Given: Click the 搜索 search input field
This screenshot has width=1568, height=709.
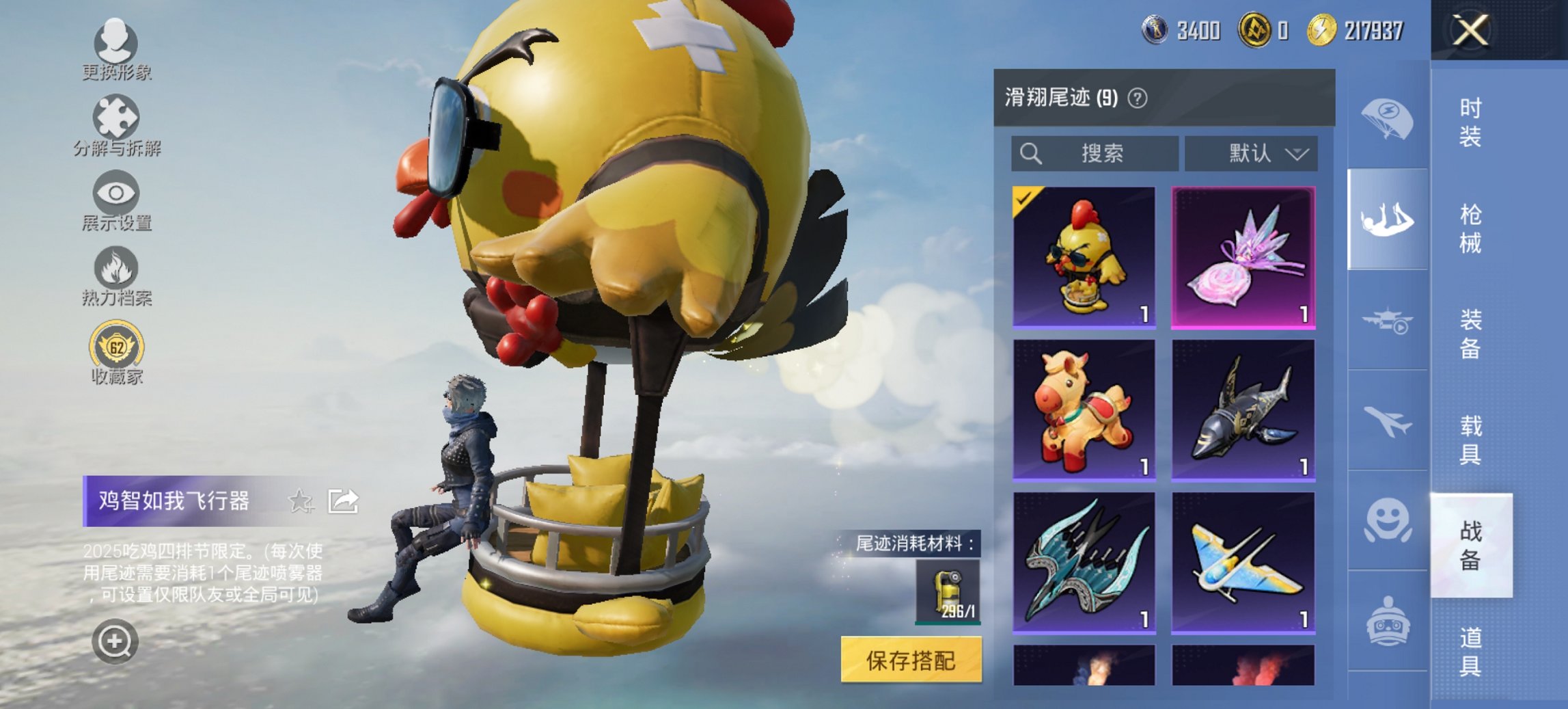Looking at the screenshot, I should [x=1093, y=153].
